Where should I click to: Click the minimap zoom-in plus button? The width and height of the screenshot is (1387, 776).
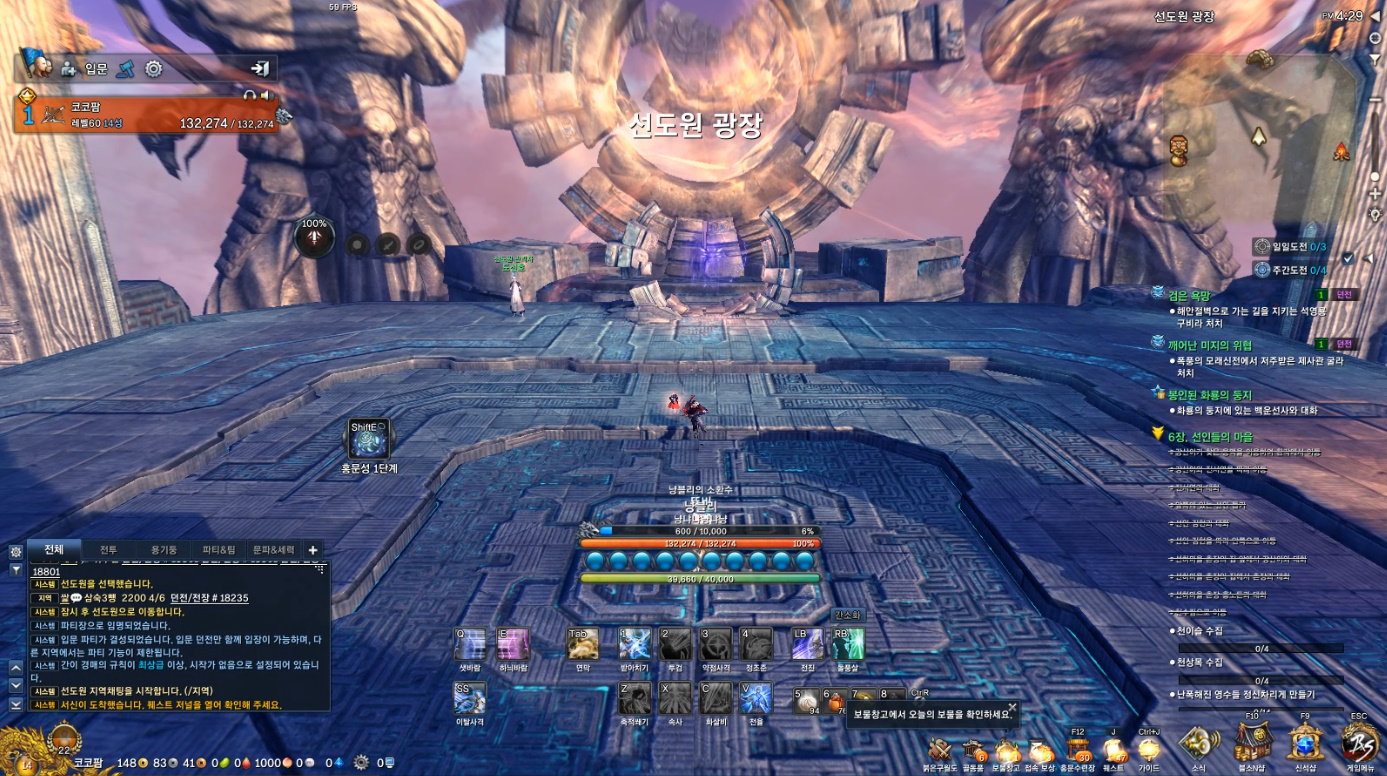coord(1376,195)
